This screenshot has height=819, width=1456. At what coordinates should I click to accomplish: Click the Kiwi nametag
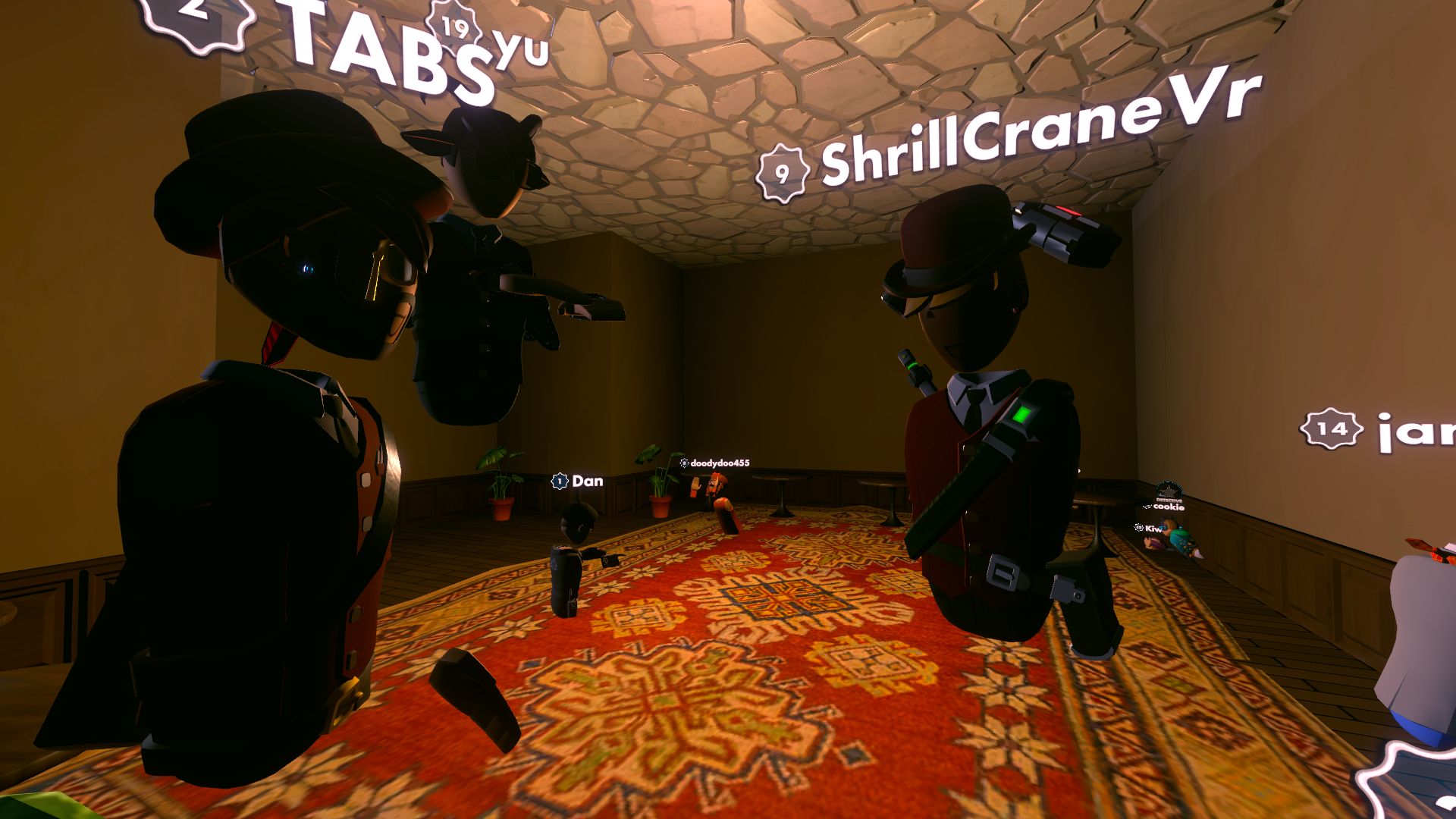pyautogui.click(x=1153, y=529)
